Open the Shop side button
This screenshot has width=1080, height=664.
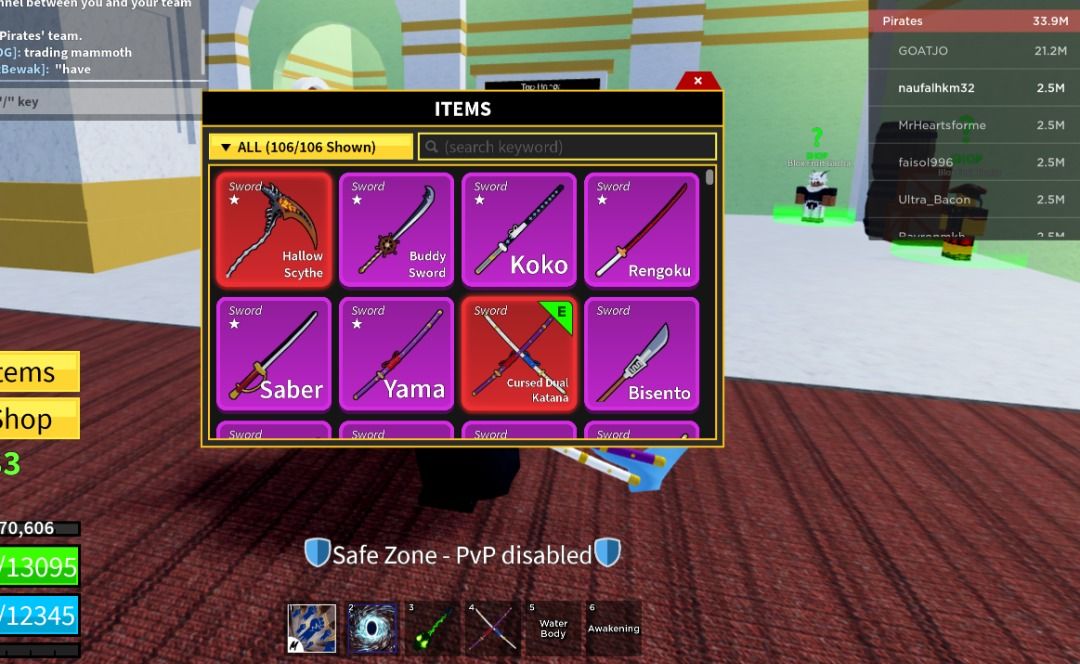pyautogui.click(x=38, y=419)
